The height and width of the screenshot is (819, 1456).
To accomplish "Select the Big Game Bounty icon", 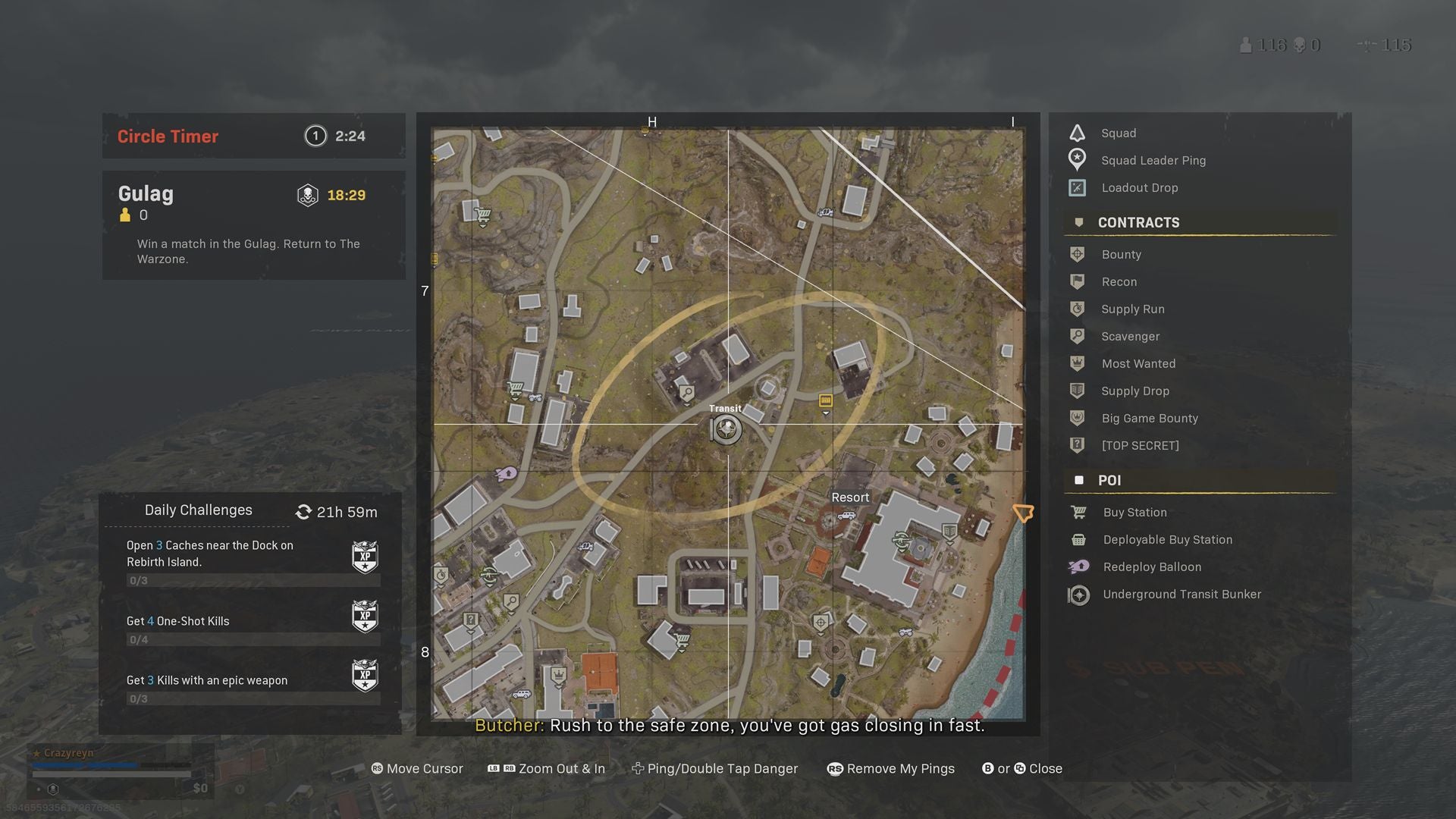I will tap(1078, 418).
